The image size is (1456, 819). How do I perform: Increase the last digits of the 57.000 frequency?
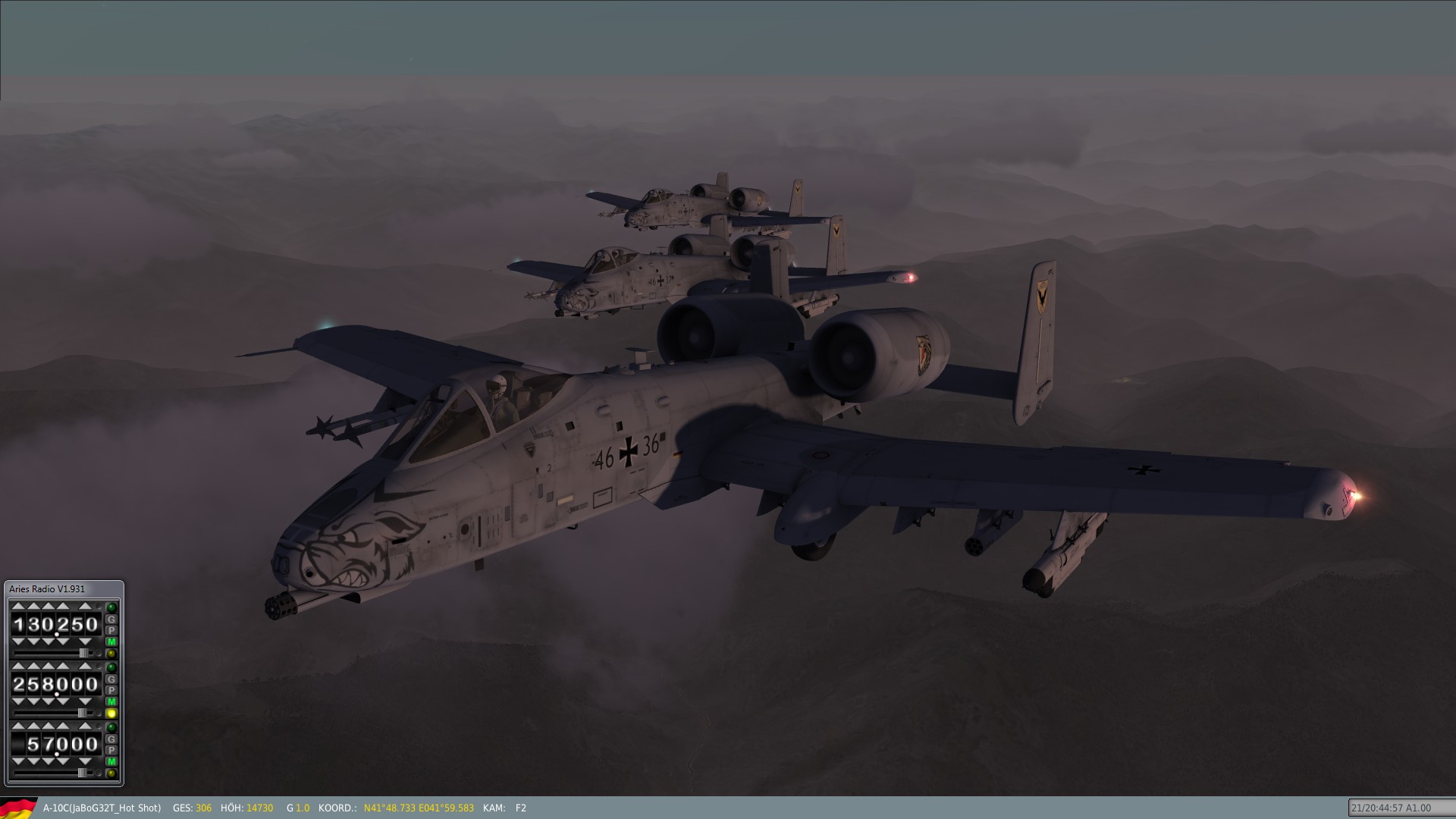[85, 726]
